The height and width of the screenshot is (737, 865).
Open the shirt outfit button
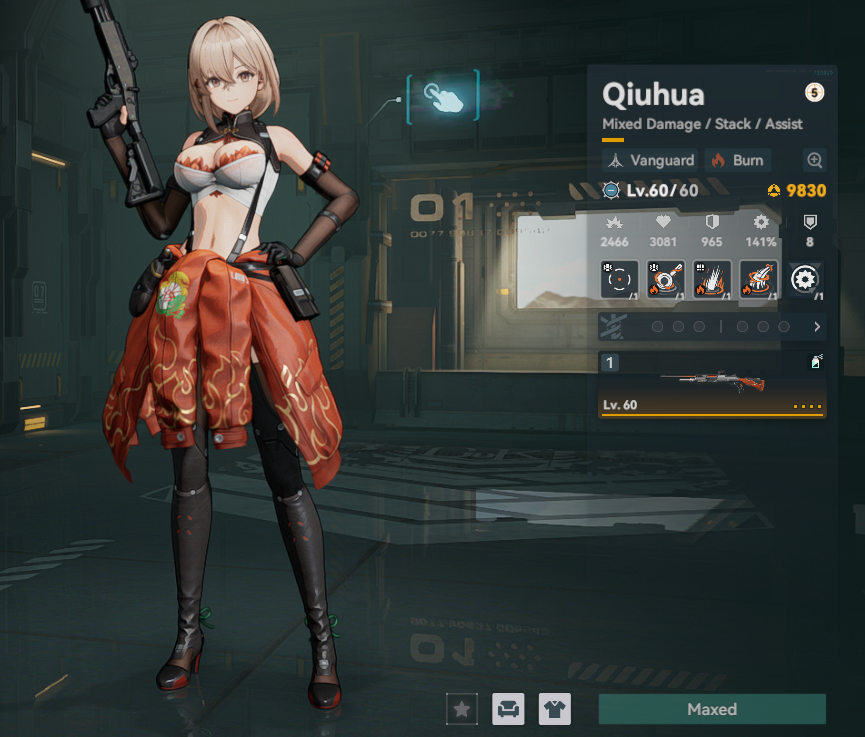(x=555, y=709)
